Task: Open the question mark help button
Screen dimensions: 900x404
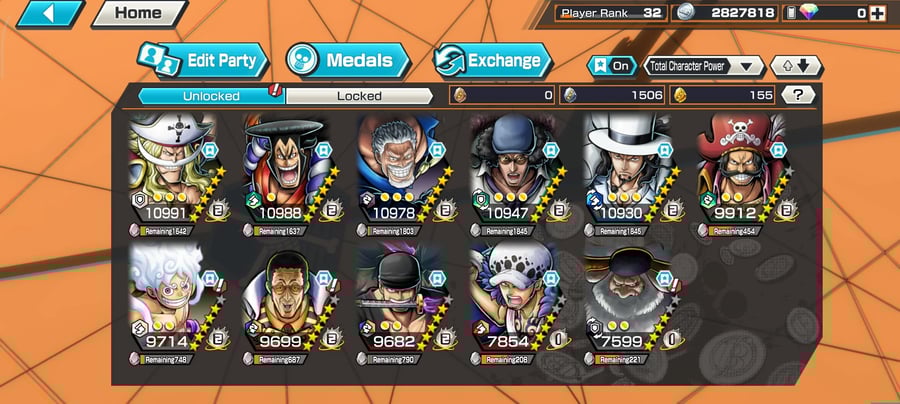Action: tap(797, 95)
